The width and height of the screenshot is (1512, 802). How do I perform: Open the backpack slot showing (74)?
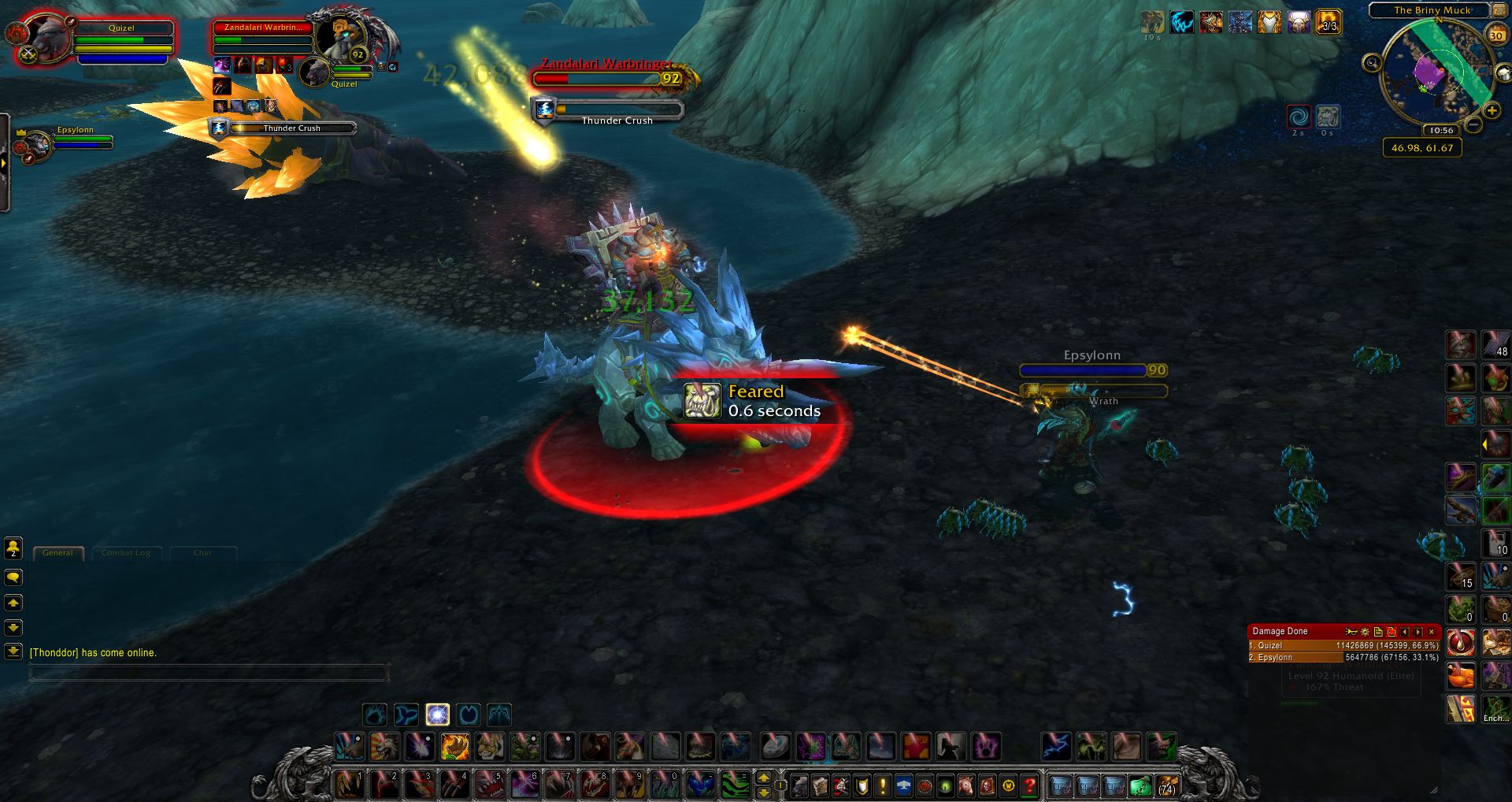pos(1166,785)
